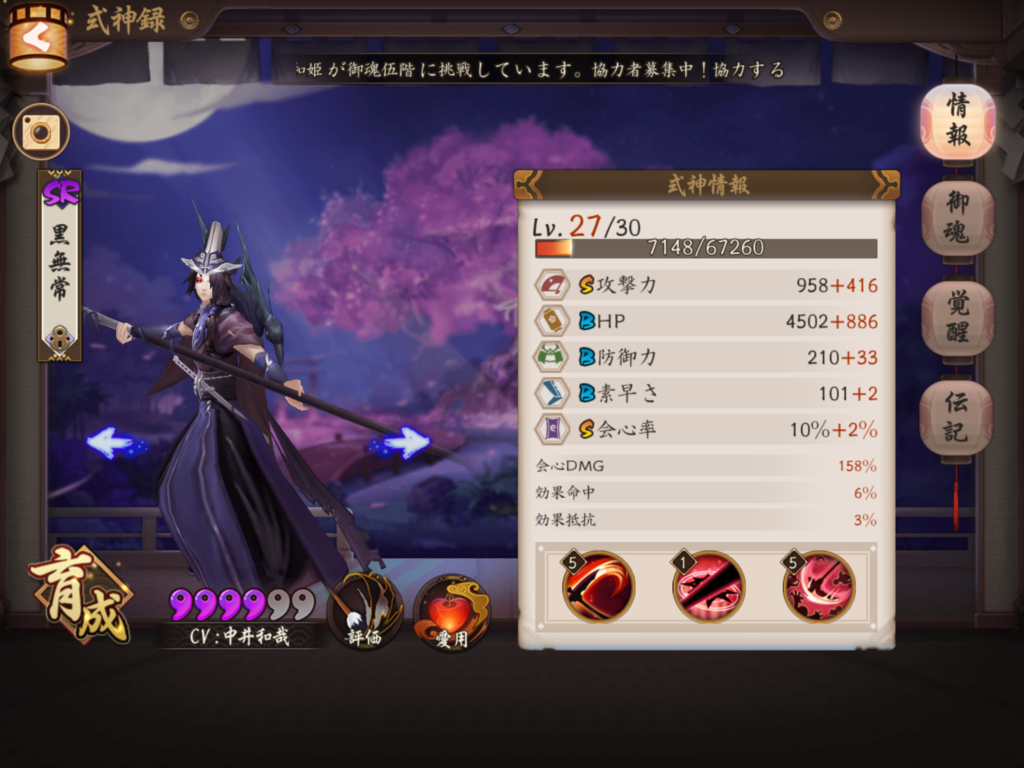Open the camera screenshot mode
Viewport: 1024px width, 768px height.
(41, 132)
